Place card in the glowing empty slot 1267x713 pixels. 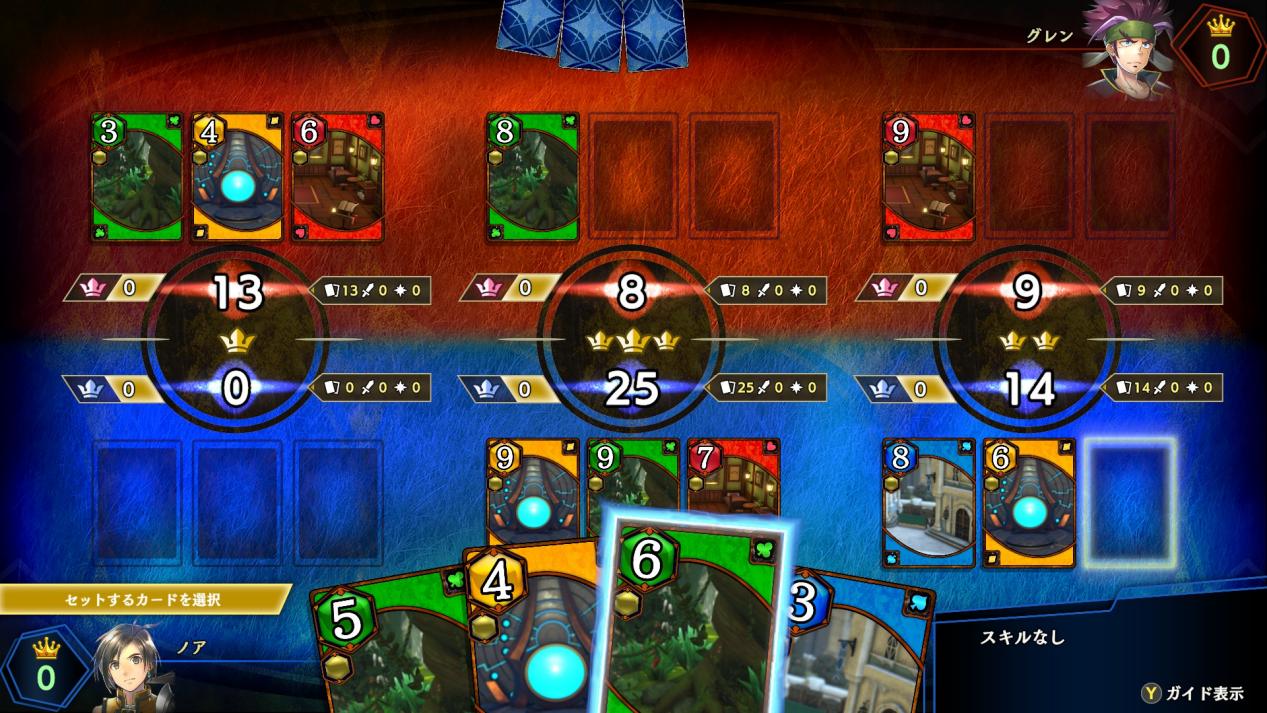(1129, 502)
